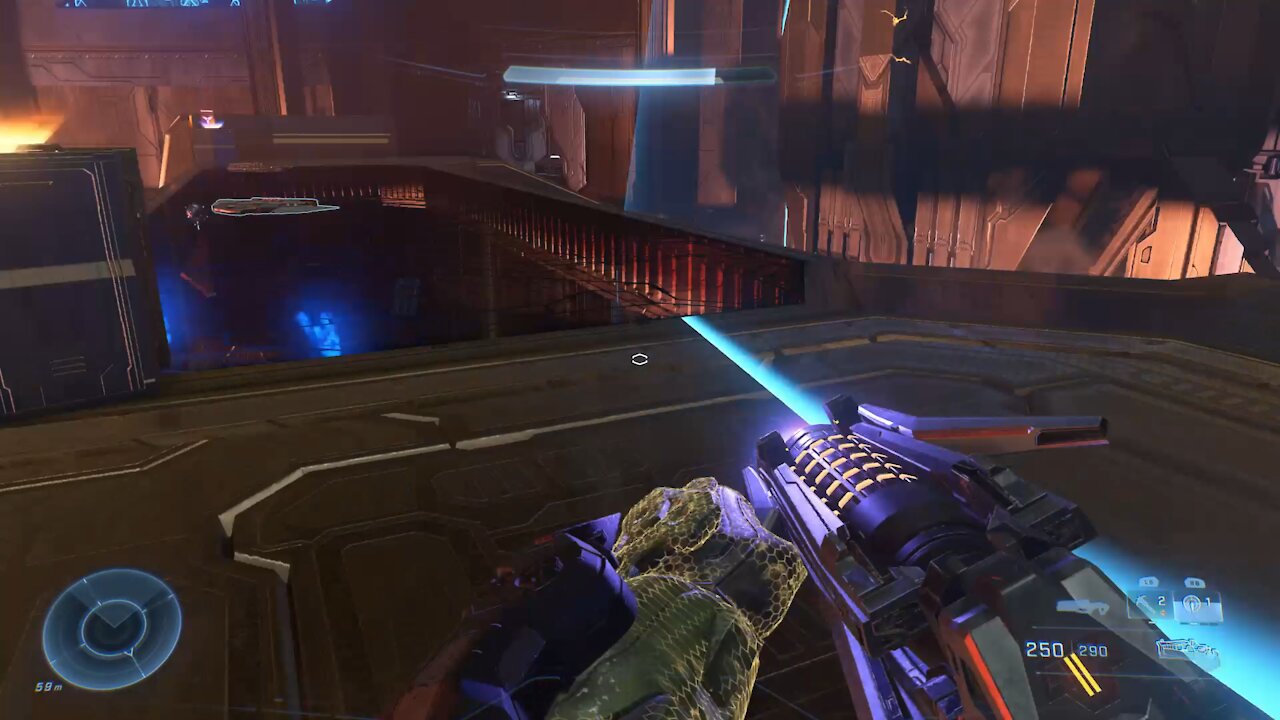This screenshot has height=720, width=1280.
Task: Click the LB button prompt above grenades
Action: (x=1148, y=581)
